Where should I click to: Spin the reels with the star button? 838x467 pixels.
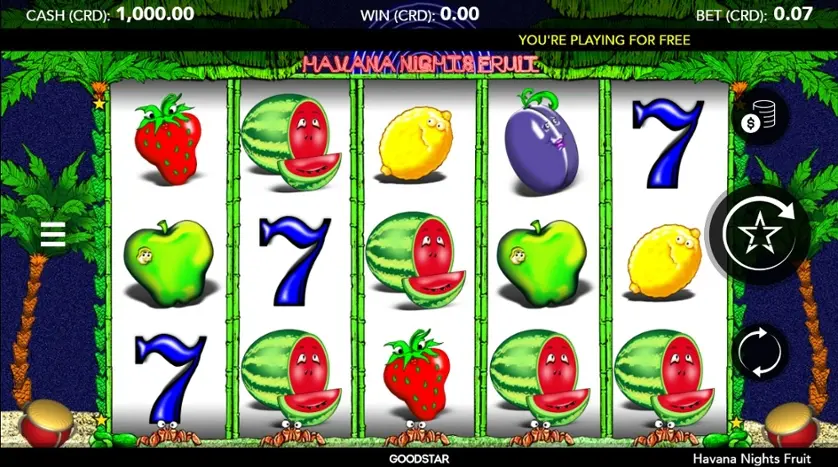click(x=759, y=235)
